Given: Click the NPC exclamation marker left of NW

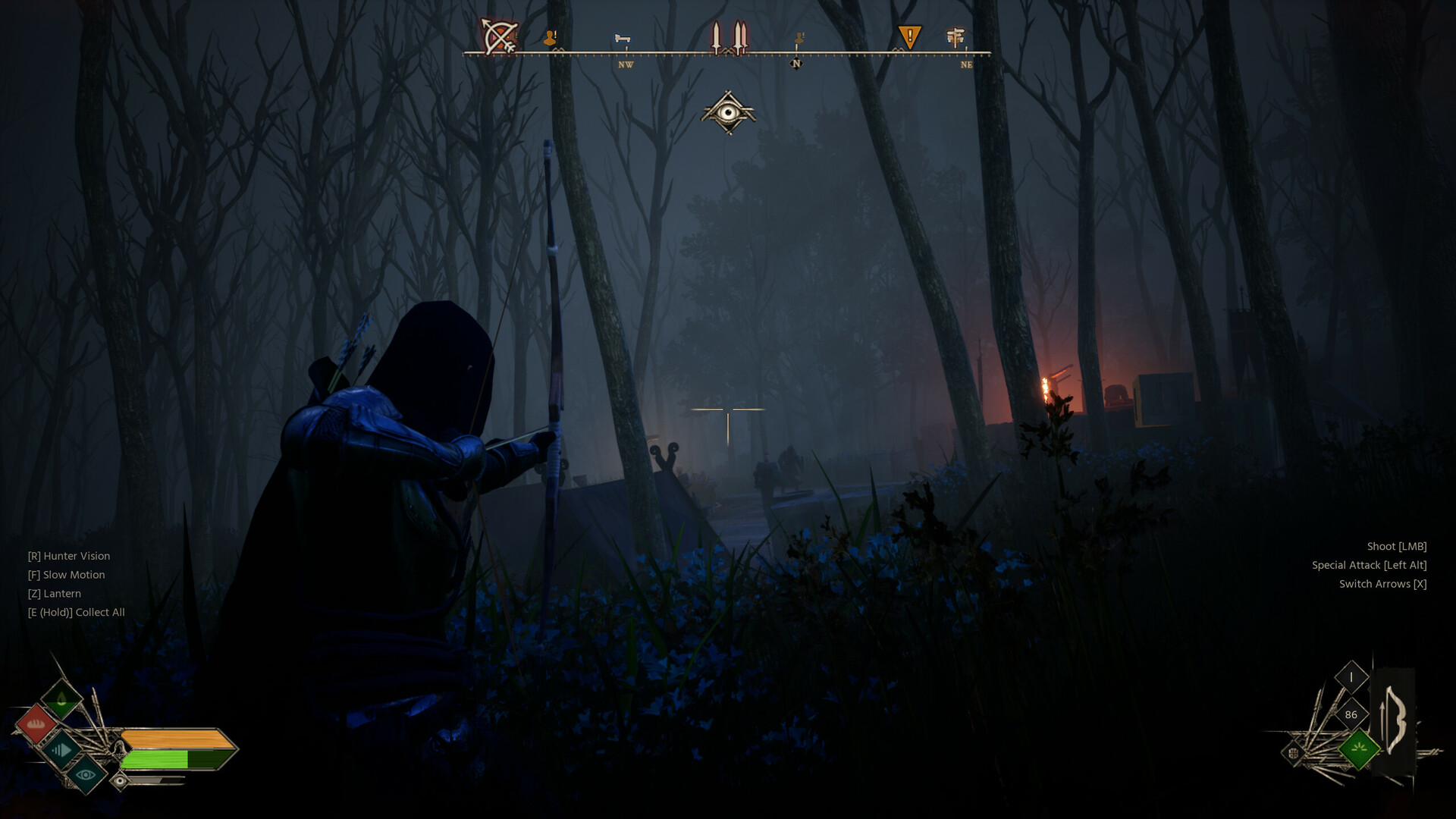Looking at the screenshot, I should click(x=551, y=36).
